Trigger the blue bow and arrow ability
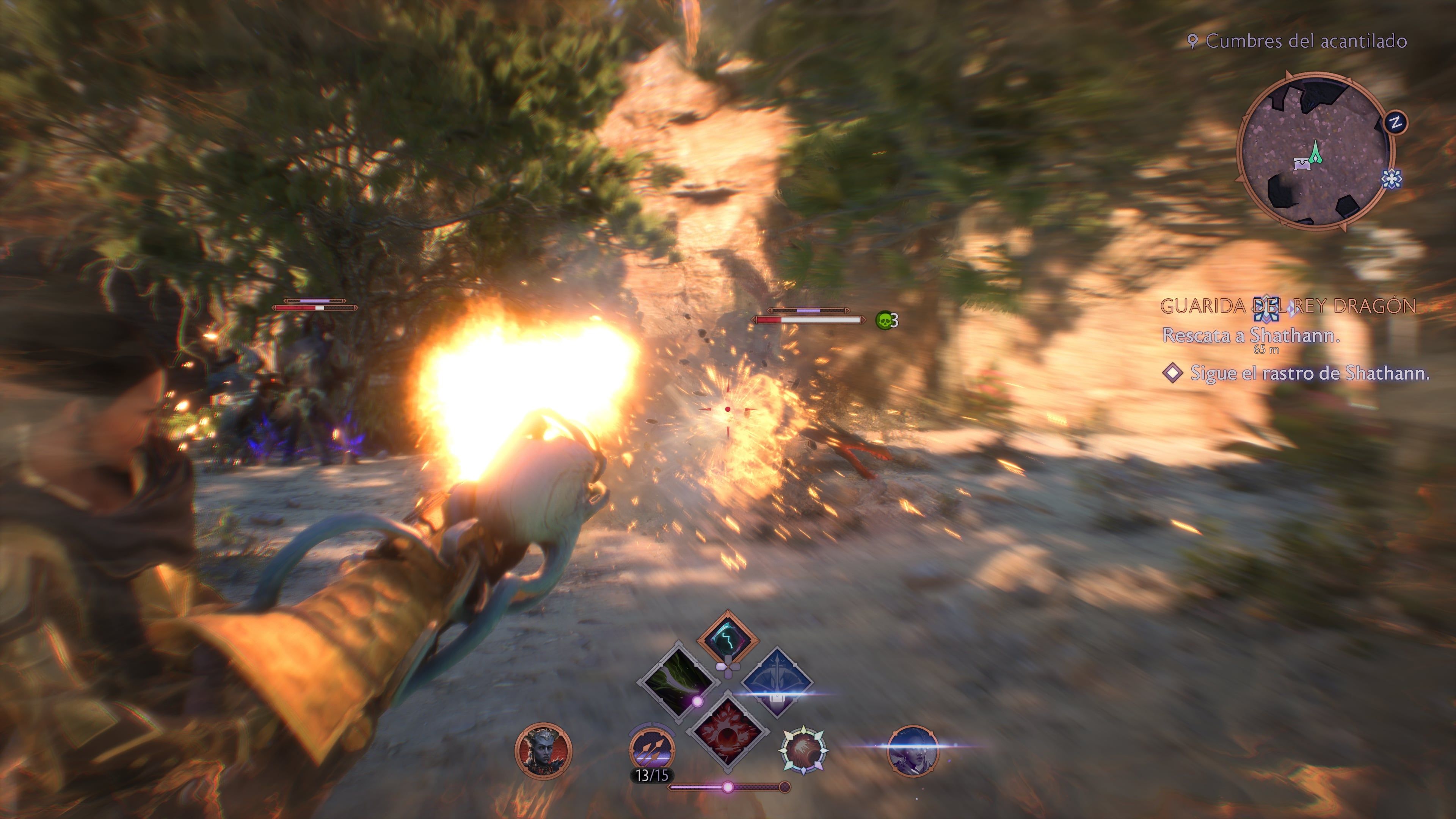The image size is (1456, 819). click(777, 682)
